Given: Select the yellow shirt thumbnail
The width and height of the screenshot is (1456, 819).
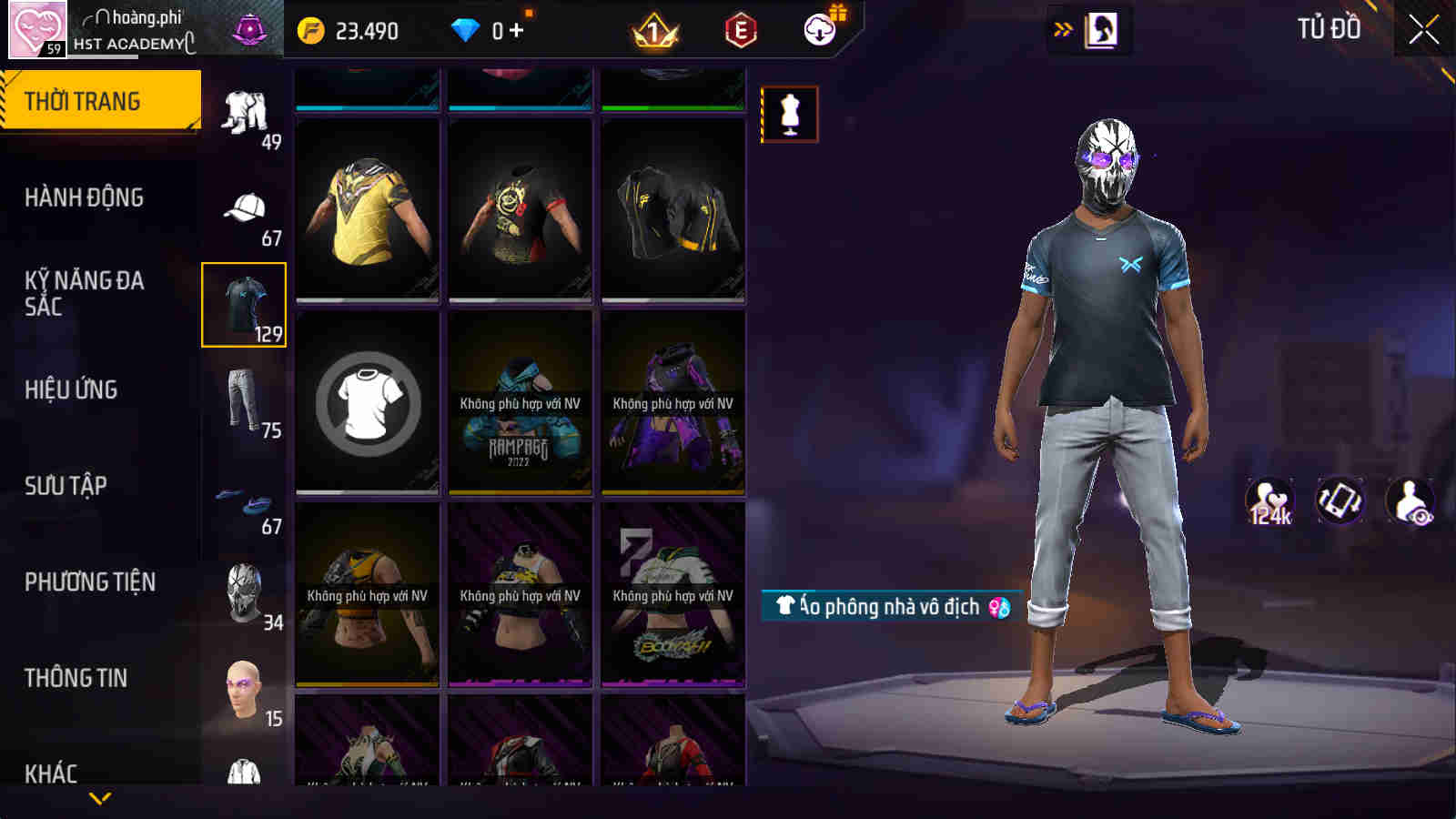Looking at the screenshot, I should point(365,210).
